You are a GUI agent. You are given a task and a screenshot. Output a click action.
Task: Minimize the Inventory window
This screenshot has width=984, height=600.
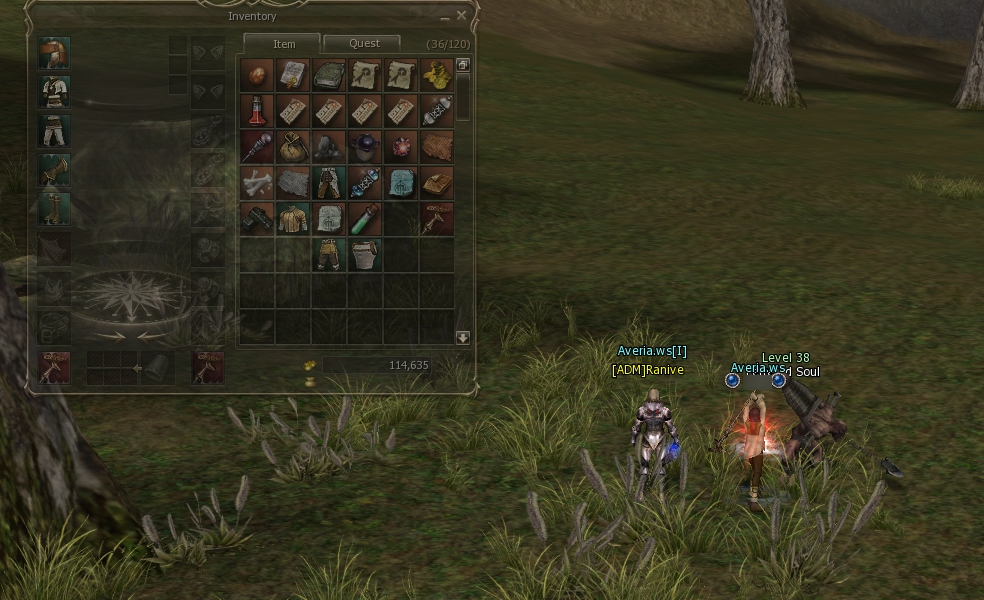(x=445, y=17)
